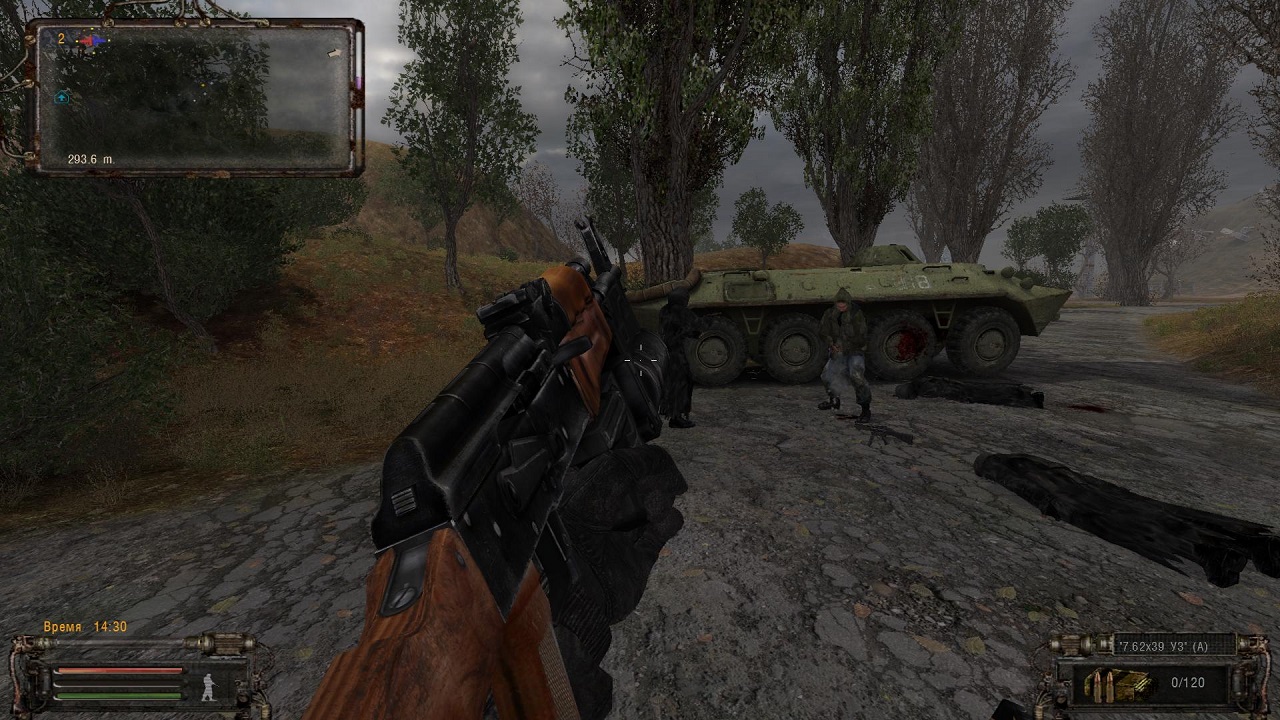Select the blue house marker on minimap

coord(61,97)
